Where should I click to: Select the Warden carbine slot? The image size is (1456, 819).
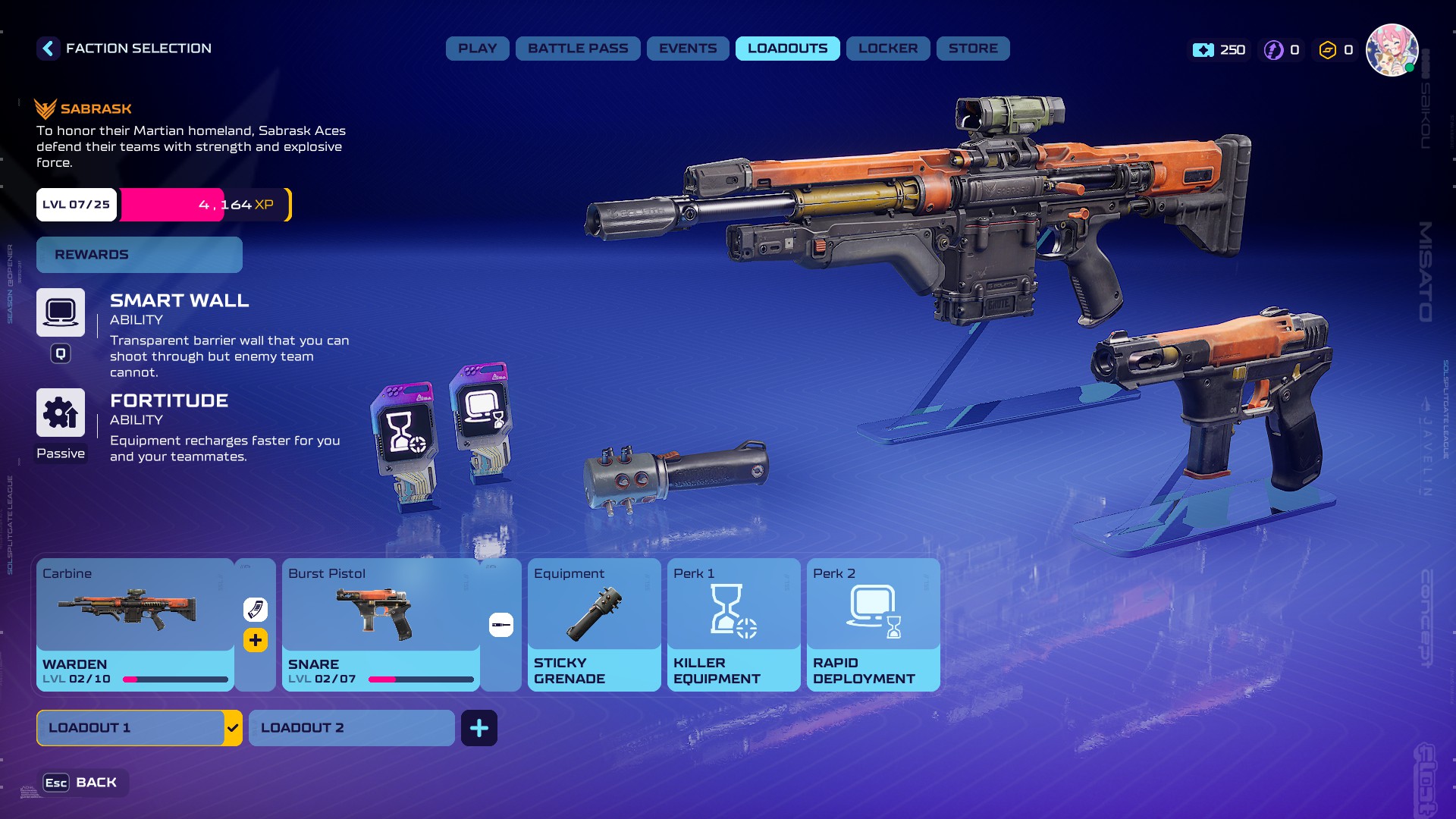(x=135, y=623)
